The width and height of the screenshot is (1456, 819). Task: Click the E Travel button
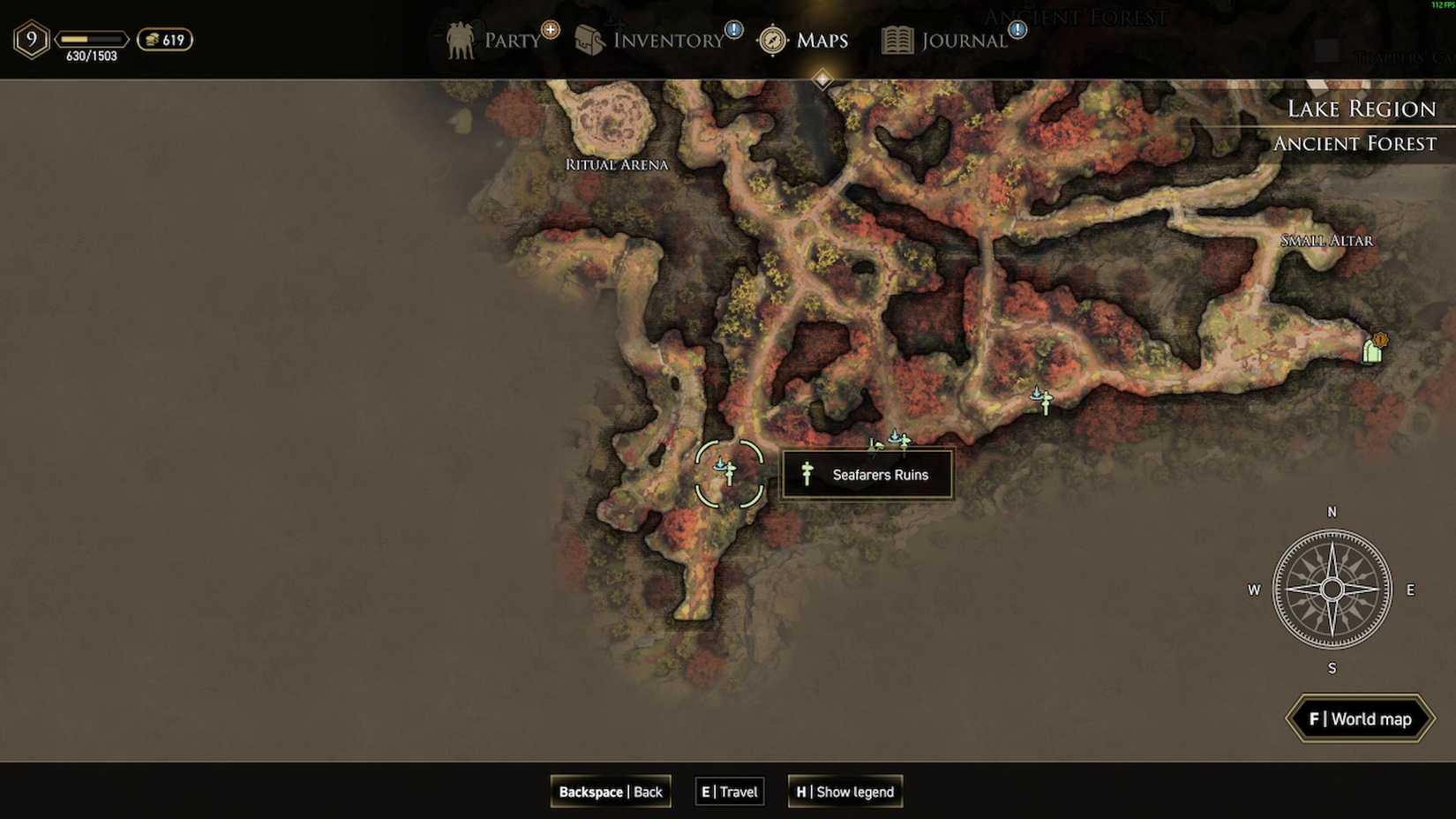[x=728, y=792]
